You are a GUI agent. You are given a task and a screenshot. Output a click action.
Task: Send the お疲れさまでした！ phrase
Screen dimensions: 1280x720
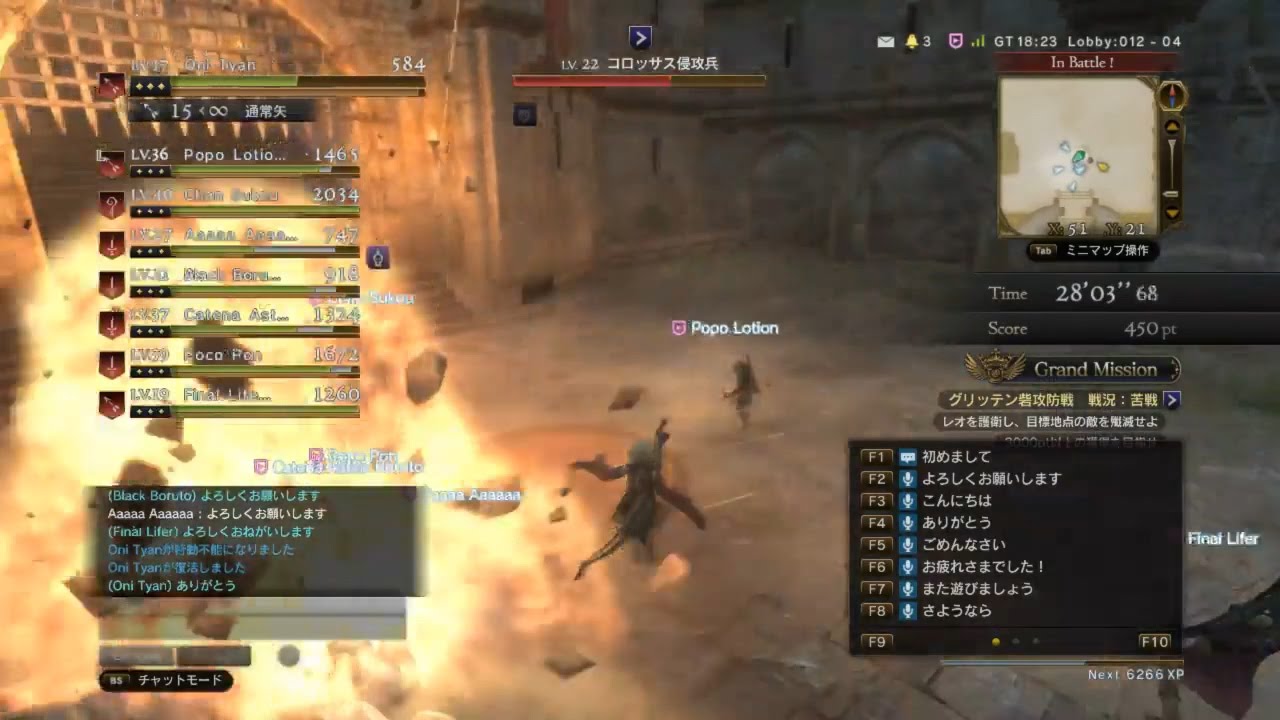coord(983,567)
